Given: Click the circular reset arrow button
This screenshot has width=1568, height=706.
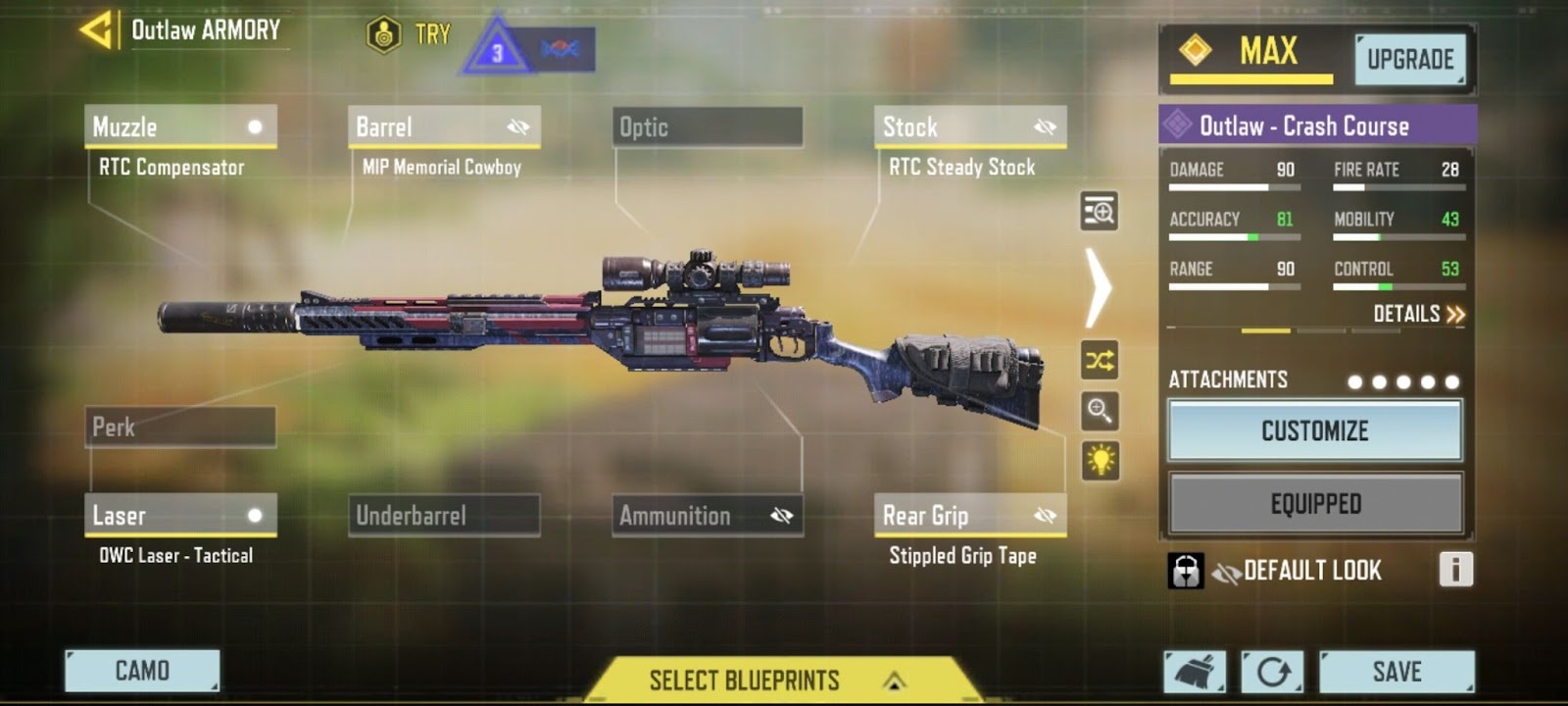Looking at the screenshot, I should (1272, 672).
